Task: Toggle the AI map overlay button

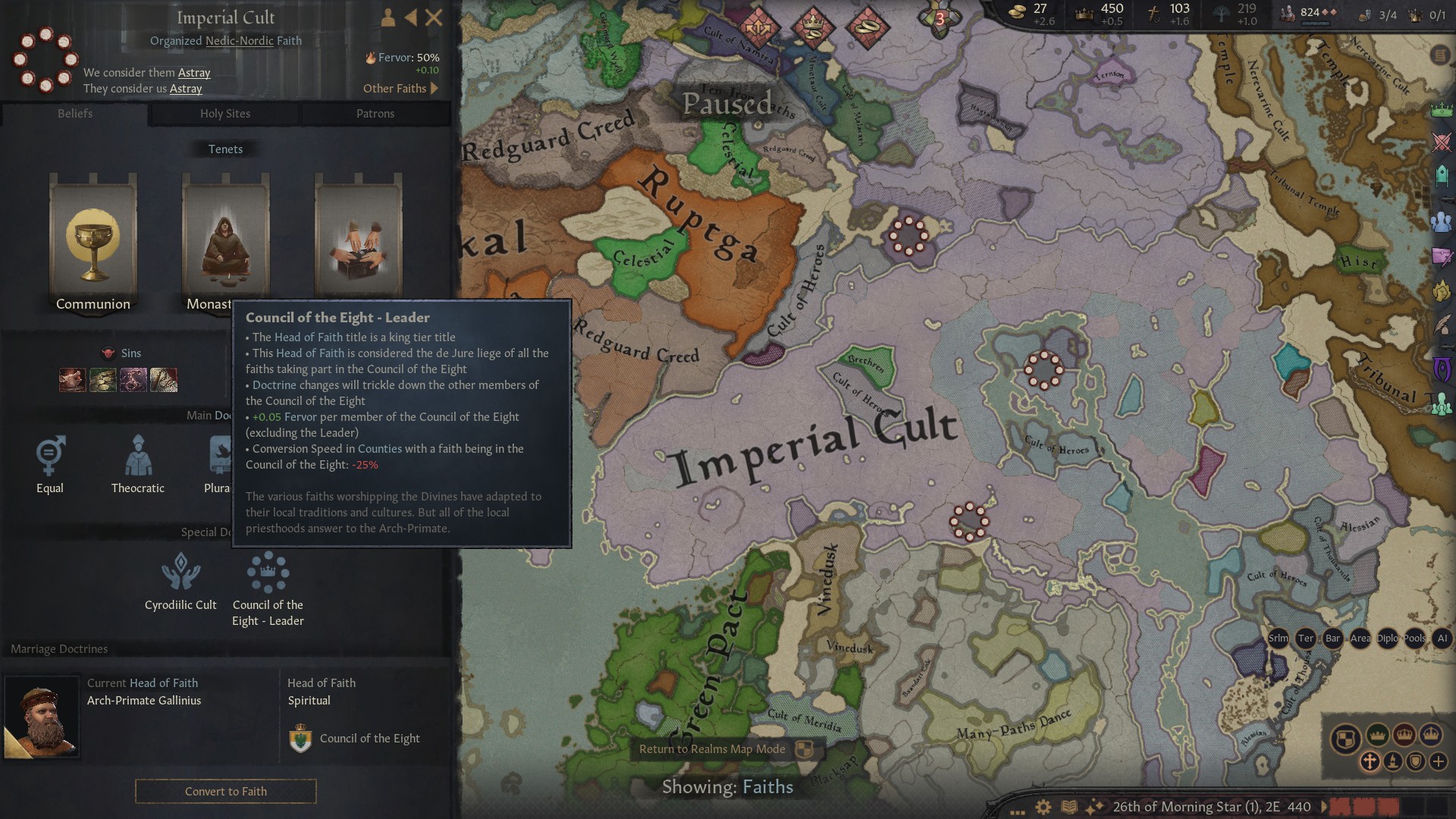Action: (x=1442, y=639)
